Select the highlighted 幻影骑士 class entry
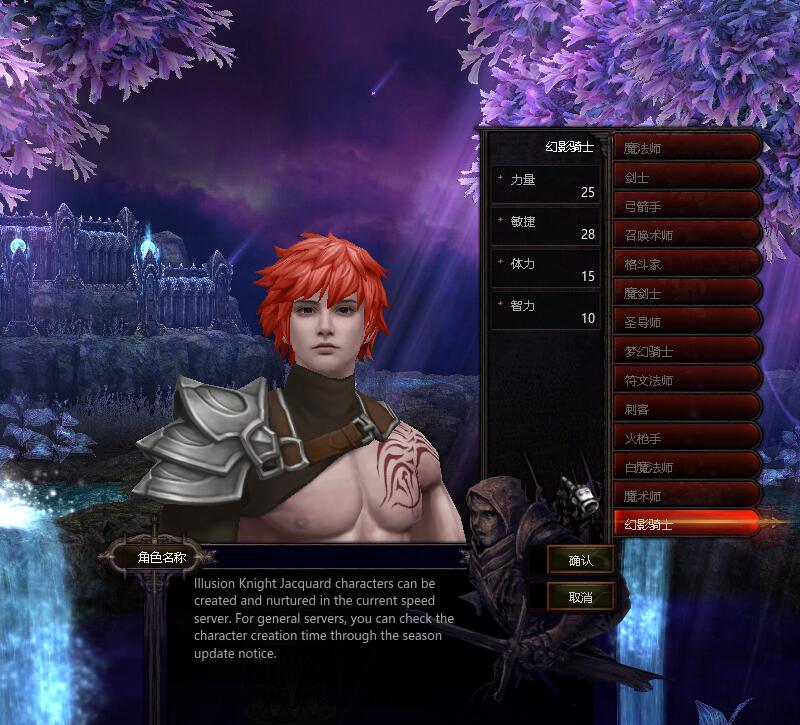This screenshot has height=725, width=800. (x=686, y=524)
